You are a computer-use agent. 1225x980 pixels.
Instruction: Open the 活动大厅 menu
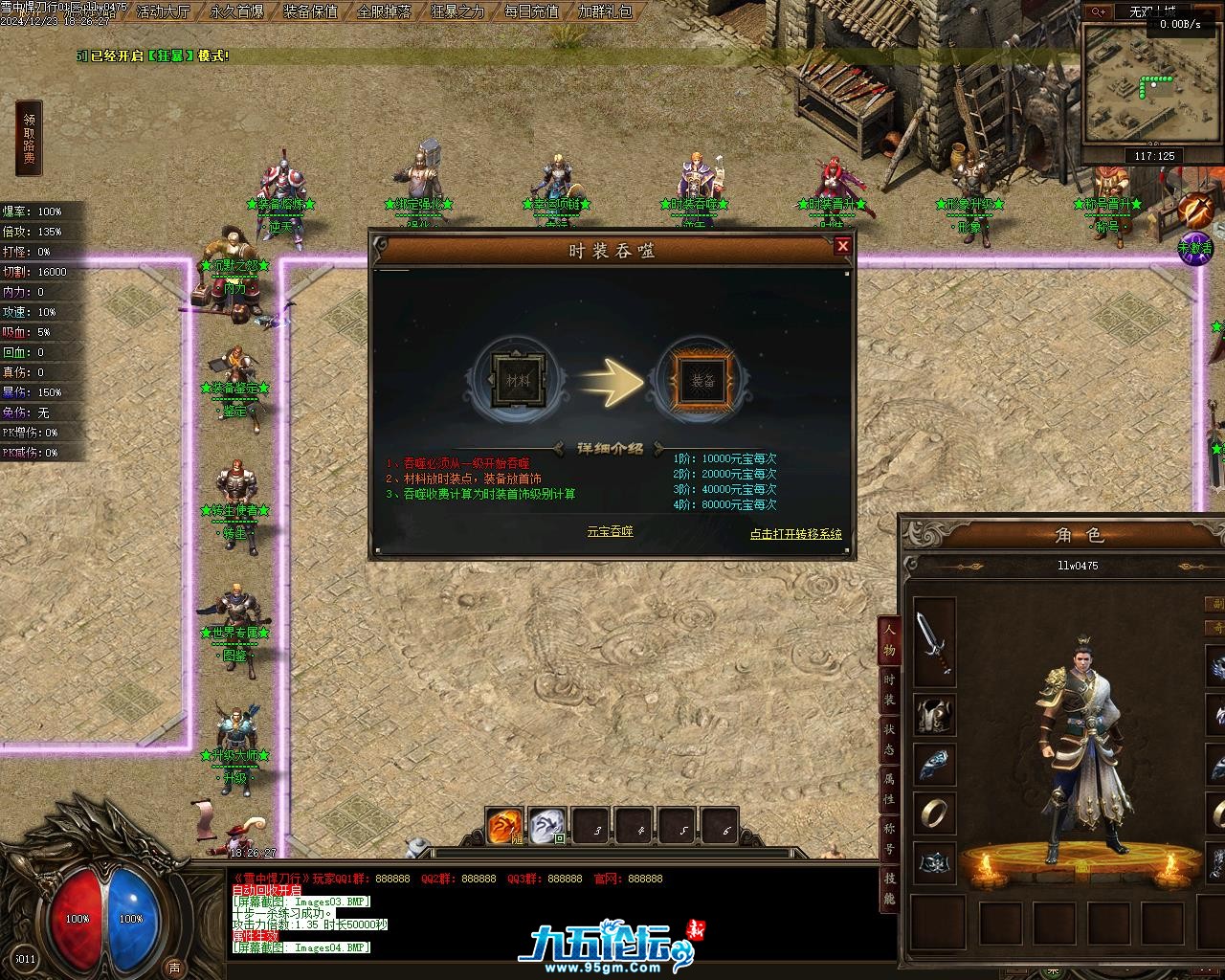tap(163, 11)
